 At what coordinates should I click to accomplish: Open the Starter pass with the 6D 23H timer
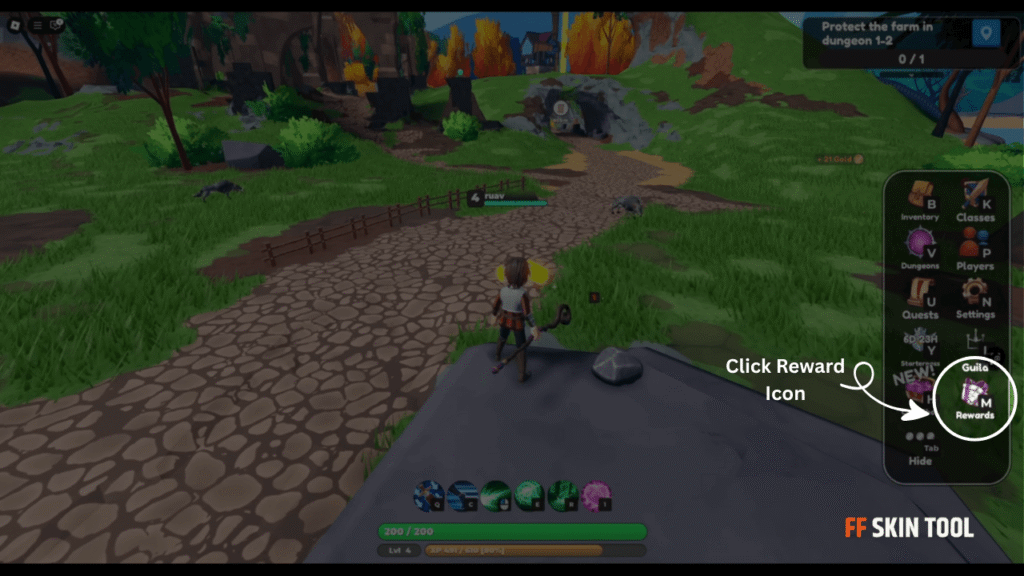919,345
